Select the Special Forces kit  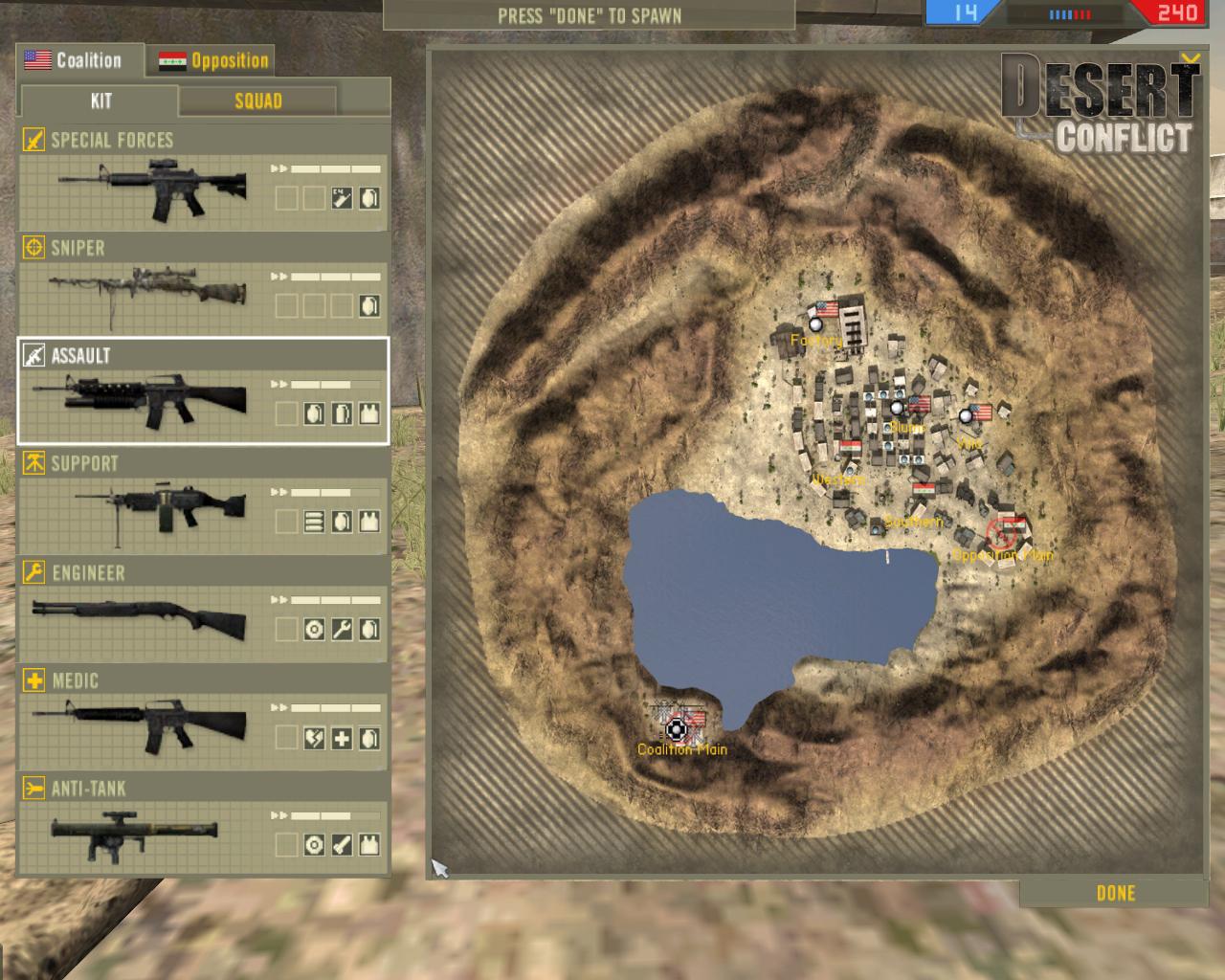point(203,180)
